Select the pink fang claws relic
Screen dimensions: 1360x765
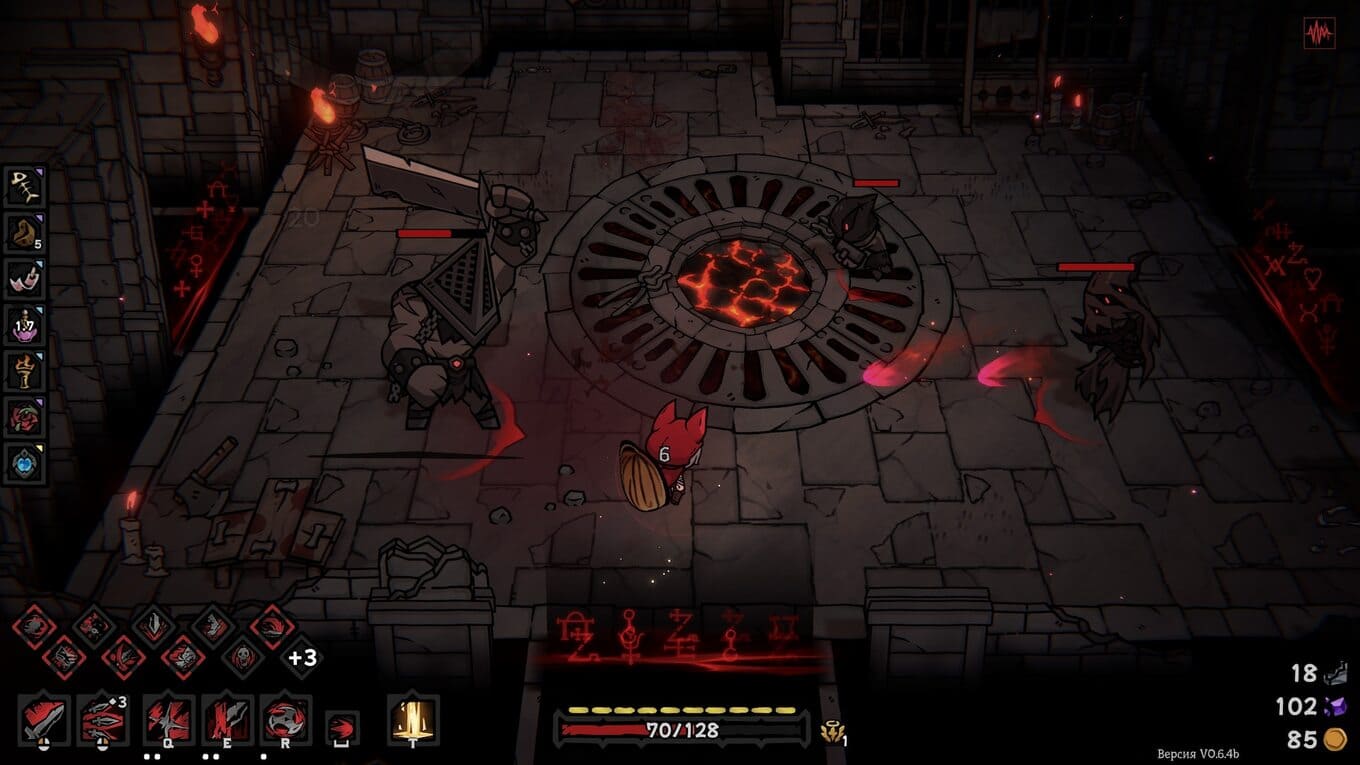[23, 279]
